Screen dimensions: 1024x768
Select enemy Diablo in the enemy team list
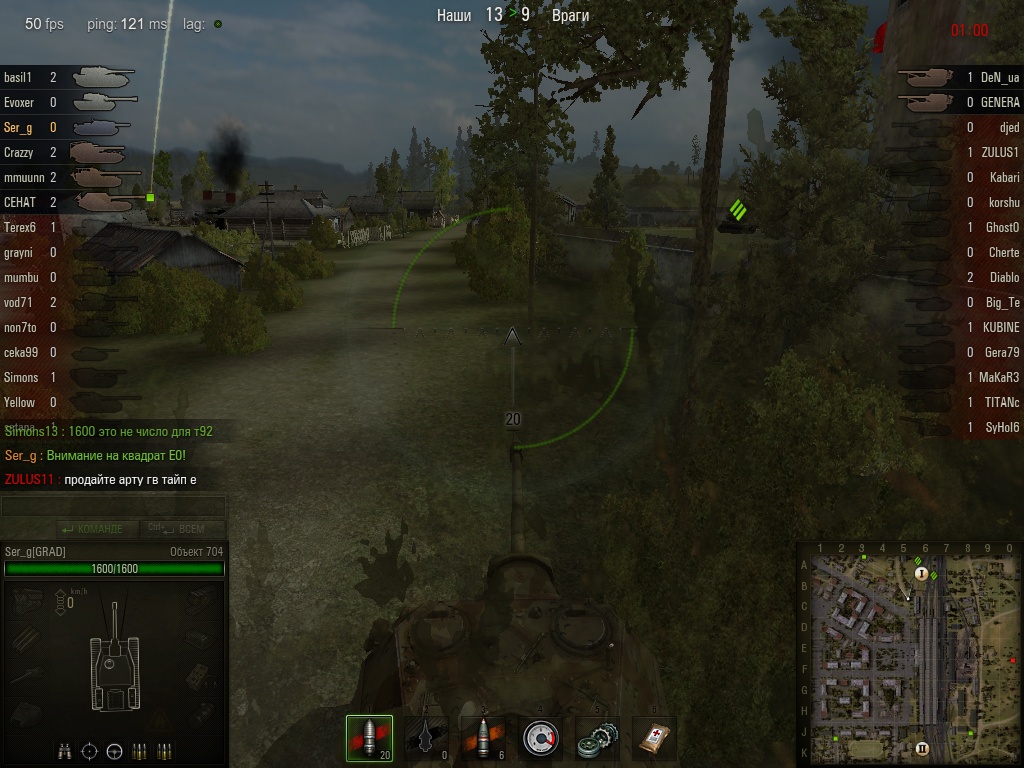tap(1003, 277)
